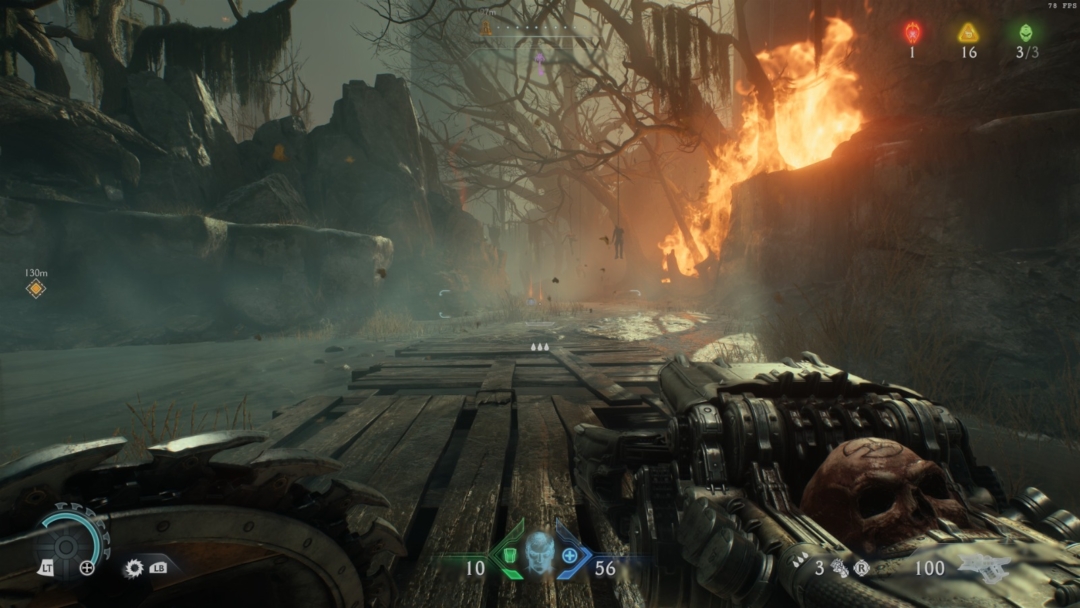Select the green Slayer helmet lives icon
Image resolution: width=1080 pixels, height=608 pixels.
(x=1026, y=32)
